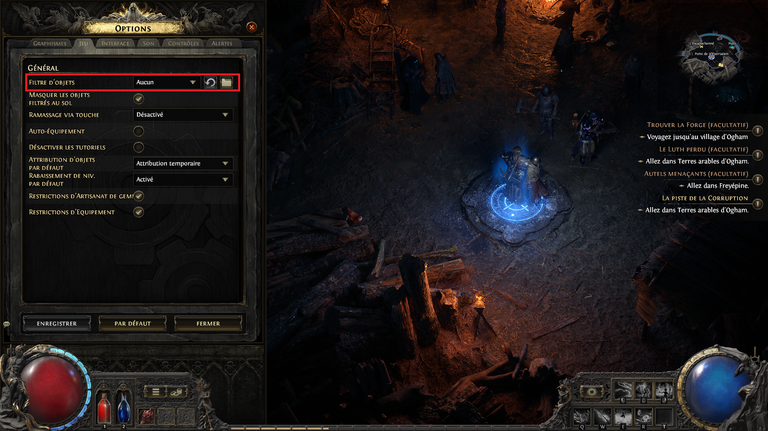Image resolution: width=768 pixels, height=431 pixels.
Task: Enable the Auto-équipement checkbox
Action: (x=139, y=131)
